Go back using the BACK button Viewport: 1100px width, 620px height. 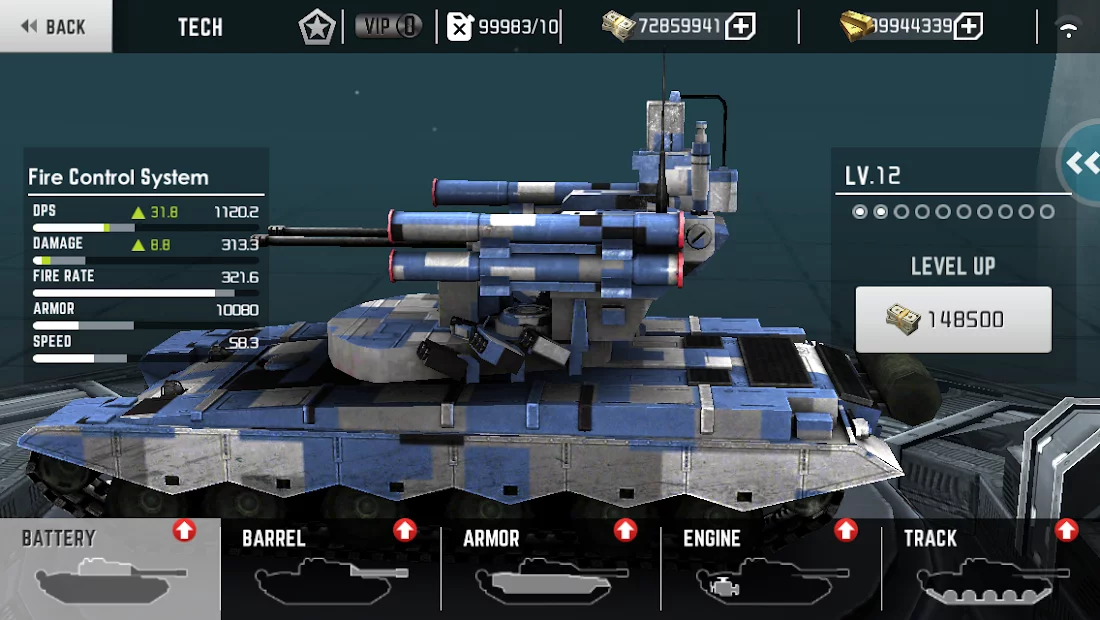pyautogui.click(x=55, y=27)
